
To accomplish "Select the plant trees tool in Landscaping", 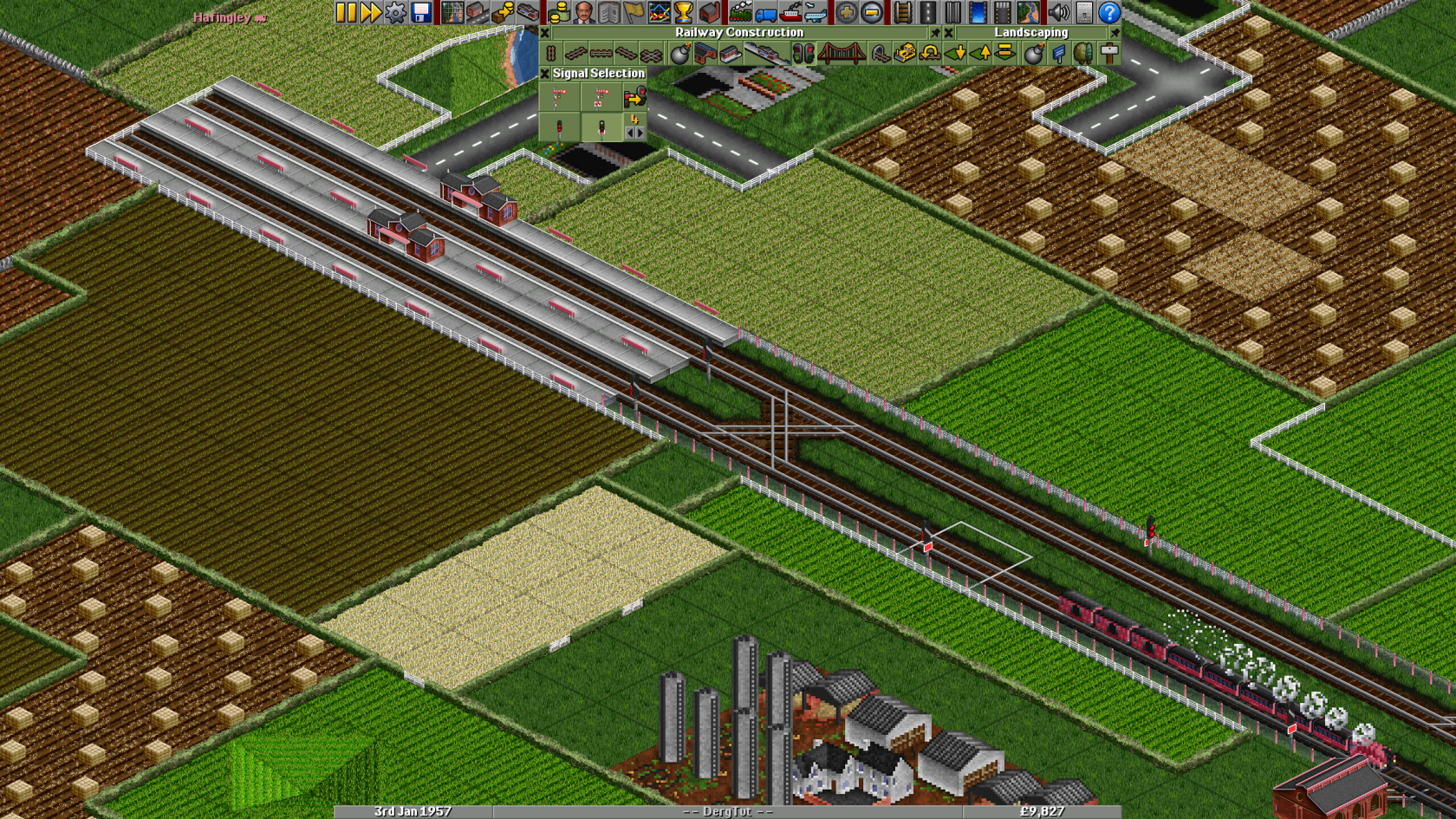I will 1083,53.
